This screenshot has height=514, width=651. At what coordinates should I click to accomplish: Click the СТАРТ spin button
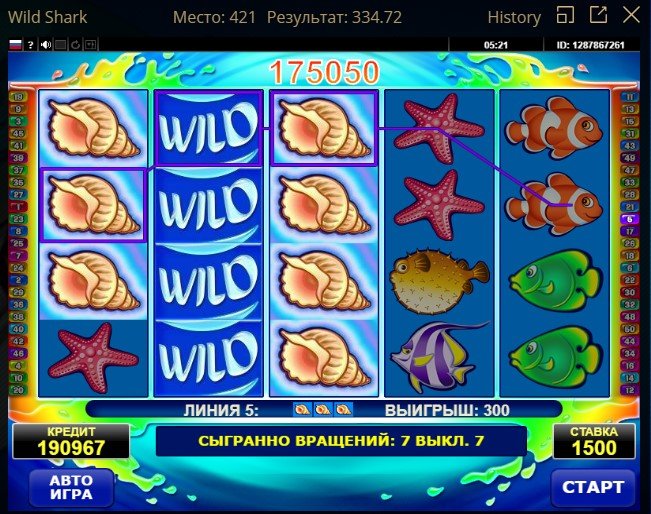pyautogui.click(x=593, y=487)
